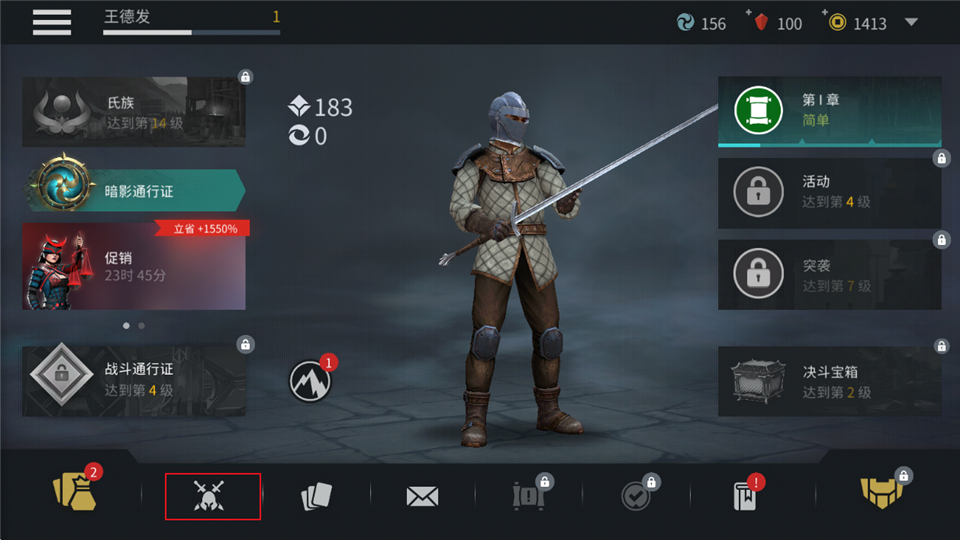Open the 暗影通行证 shadow pass
The image size is (960, 540).
coord(133,190)
